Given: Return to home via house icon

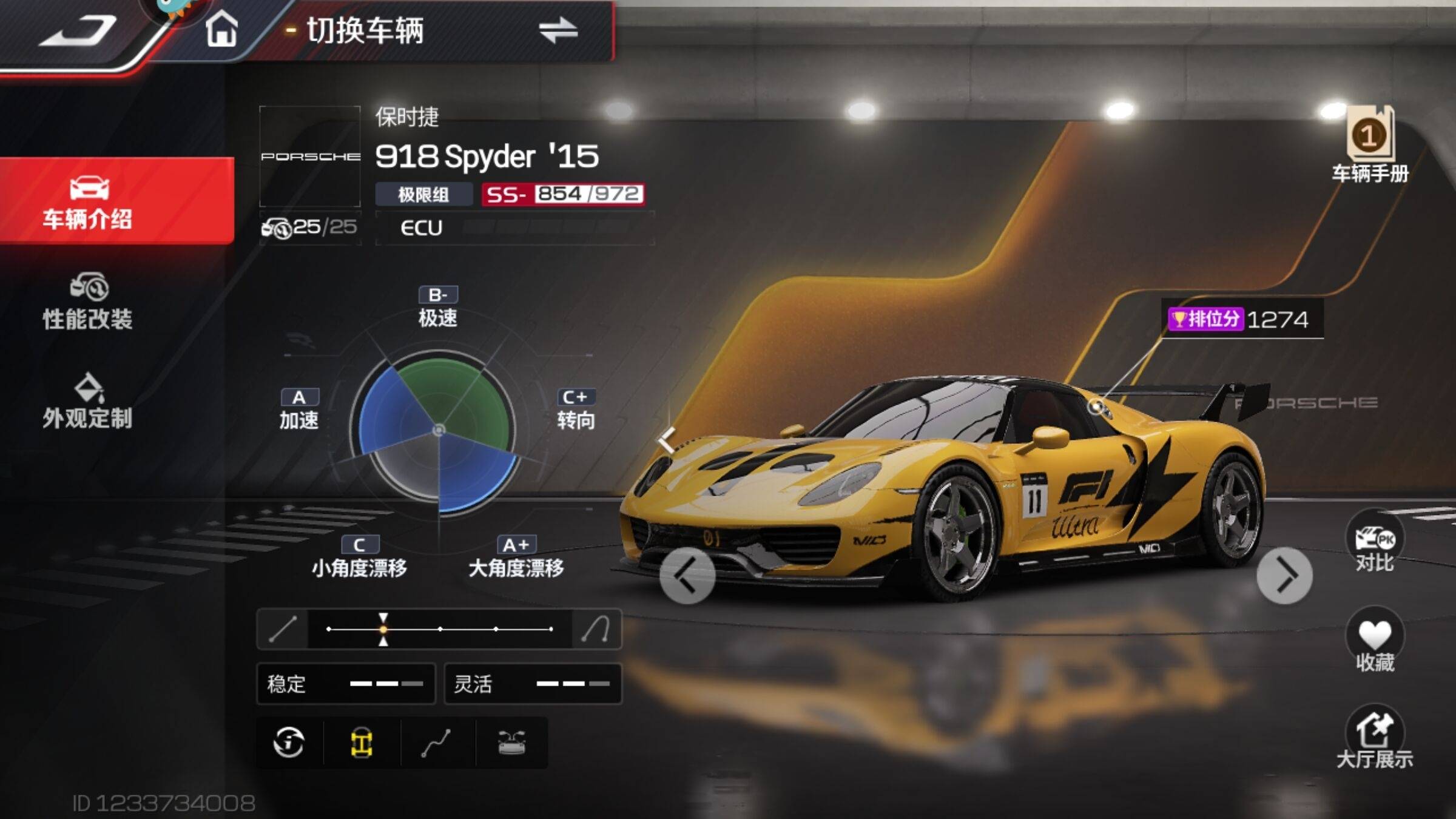Looking at the screenshot, I should tap(221, 29).
